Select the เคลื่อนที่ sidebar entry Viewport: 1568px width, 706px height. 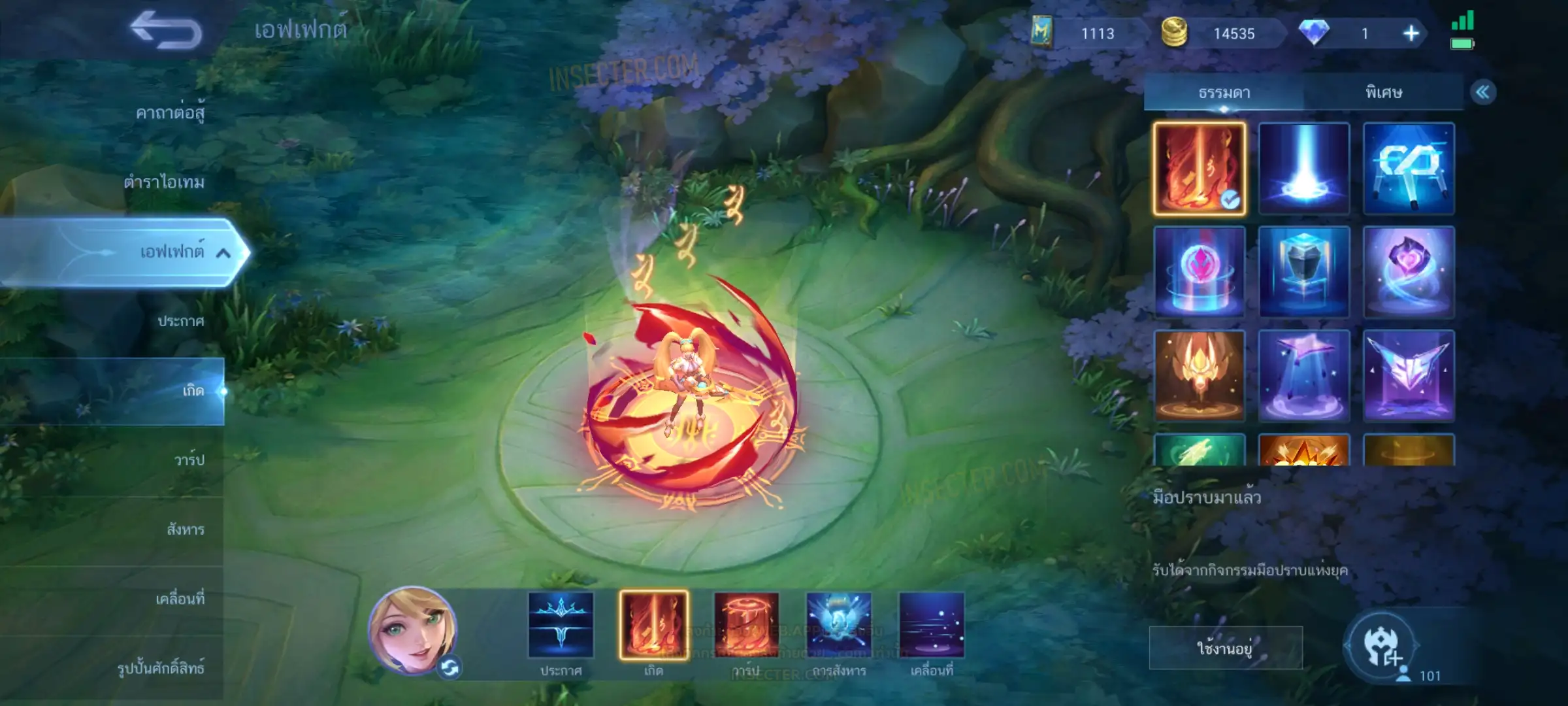click(x=180, y=599)
